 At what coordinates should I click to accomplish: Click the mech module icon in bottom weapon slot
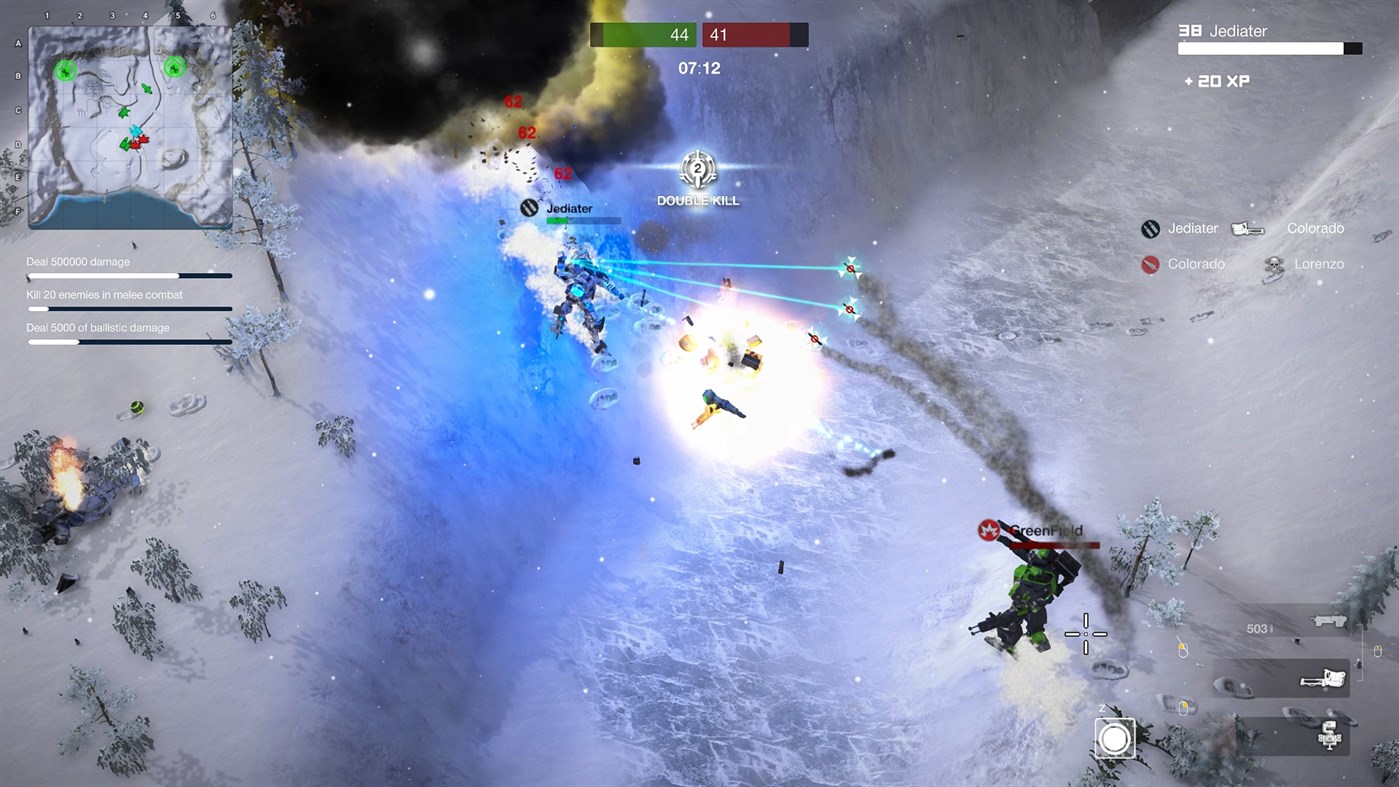click(1330, 736)
